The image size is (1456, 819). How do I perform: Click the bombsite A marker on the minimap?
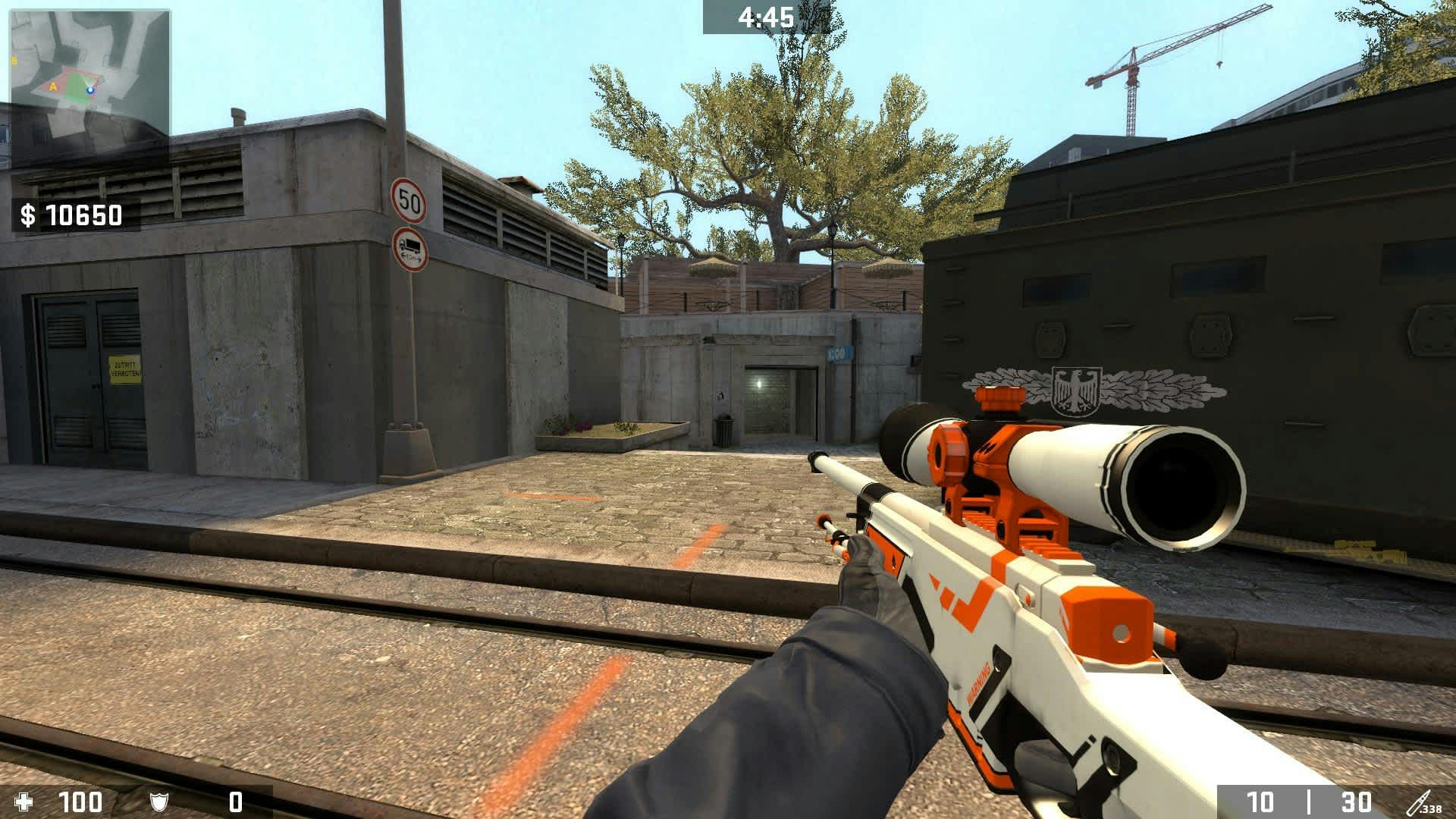click(x=53, y=86)
